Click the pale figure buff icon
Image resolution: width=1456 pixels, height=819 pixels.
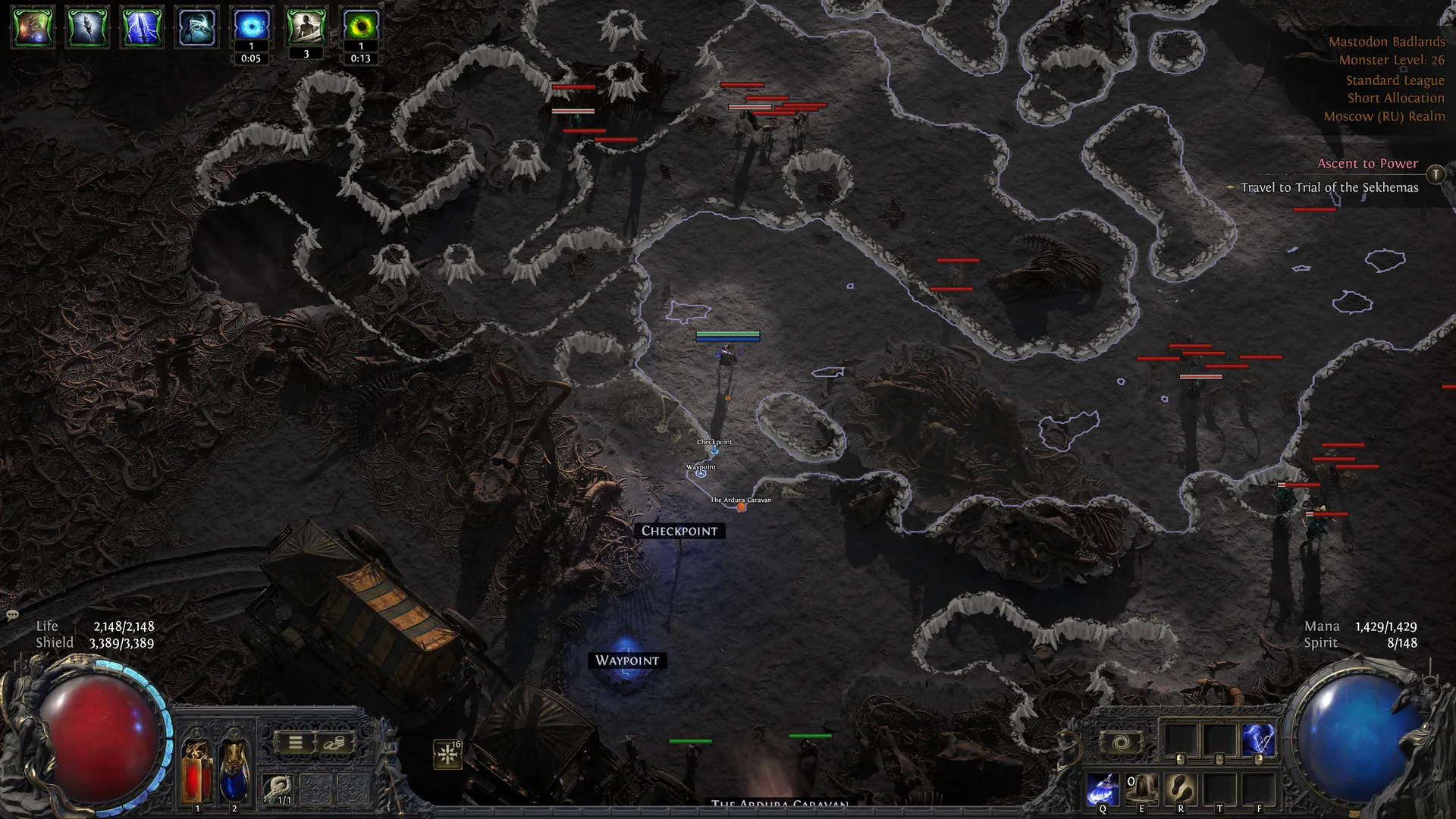[x=306, y=26]
